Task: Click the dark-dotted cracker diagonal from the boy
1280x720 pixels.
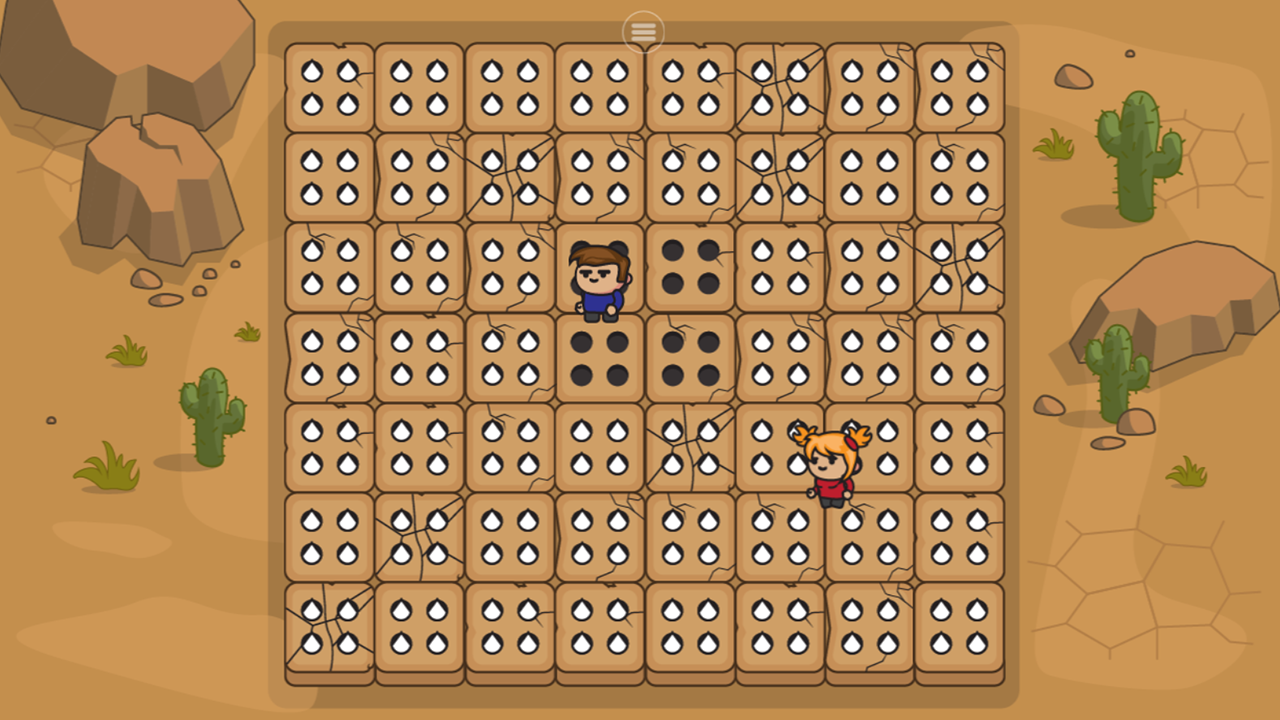Action: pos(688,357)
